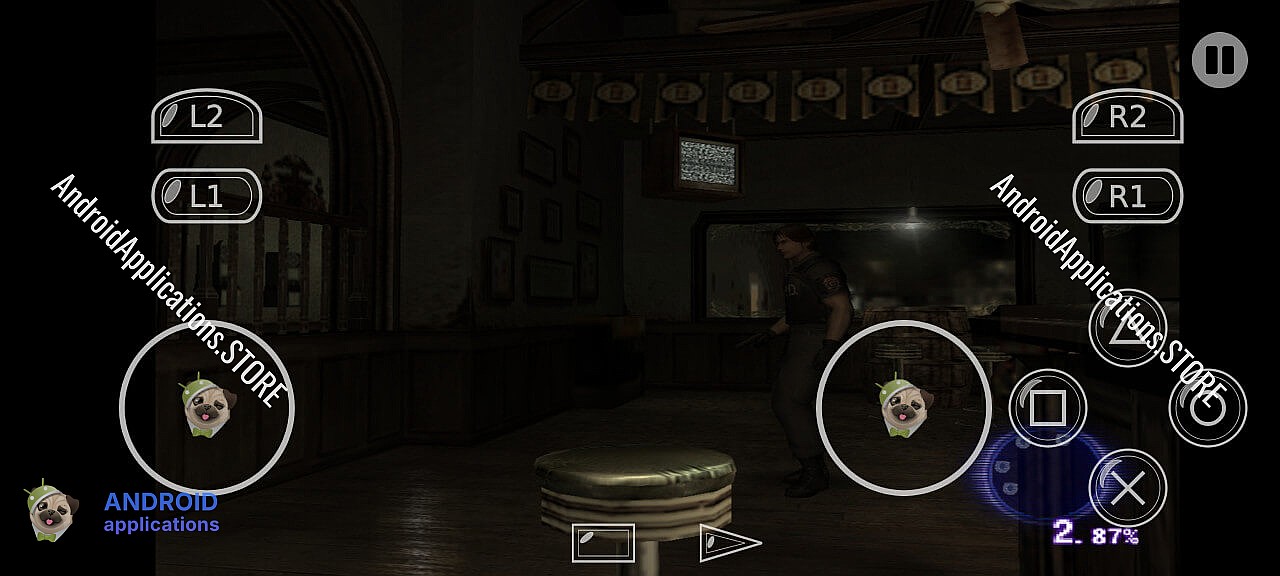Tap the rectangular Select button

[603, 542]
